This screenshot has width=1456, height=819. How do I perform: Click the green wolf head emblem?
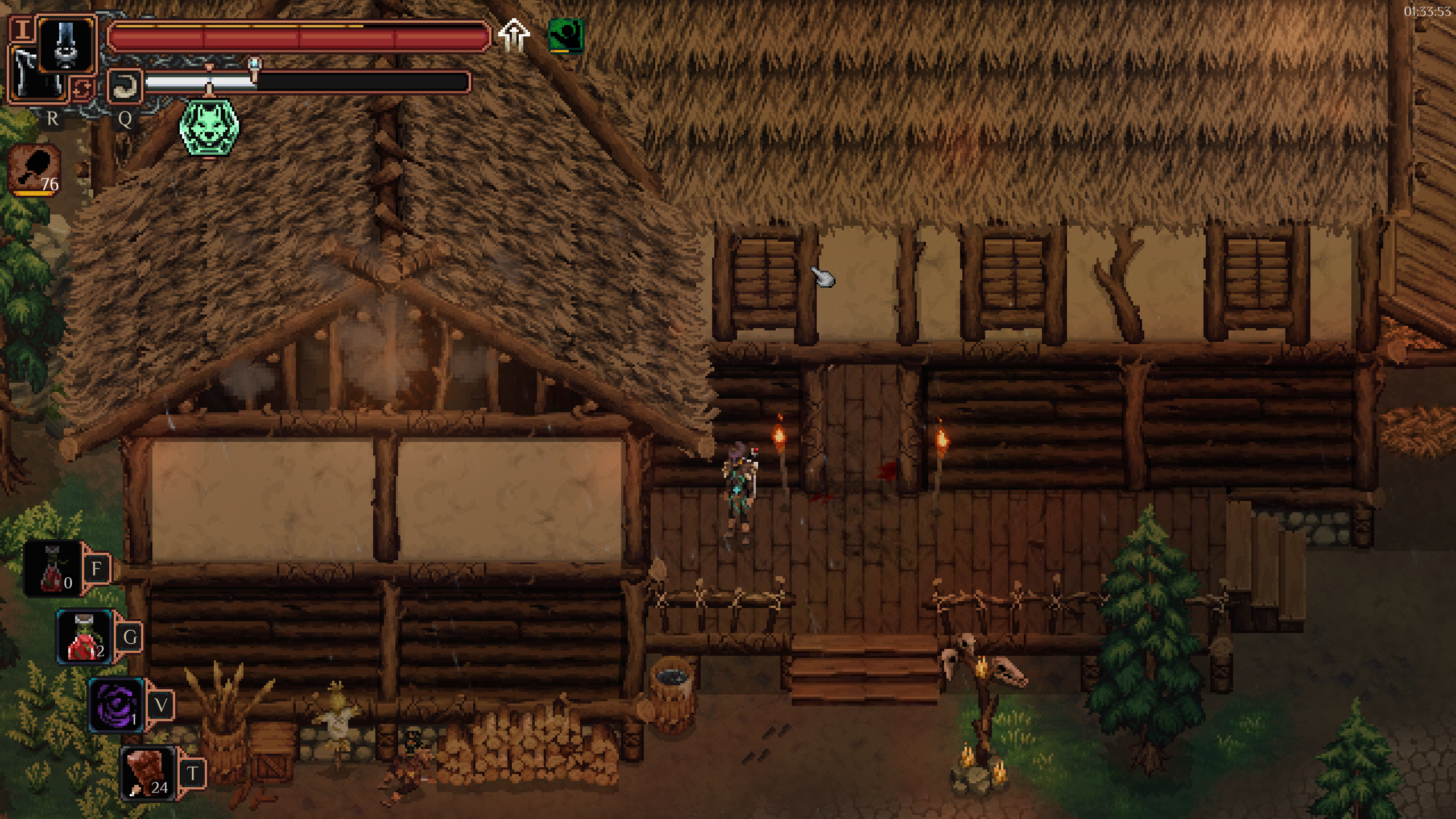tap(209, 127)
